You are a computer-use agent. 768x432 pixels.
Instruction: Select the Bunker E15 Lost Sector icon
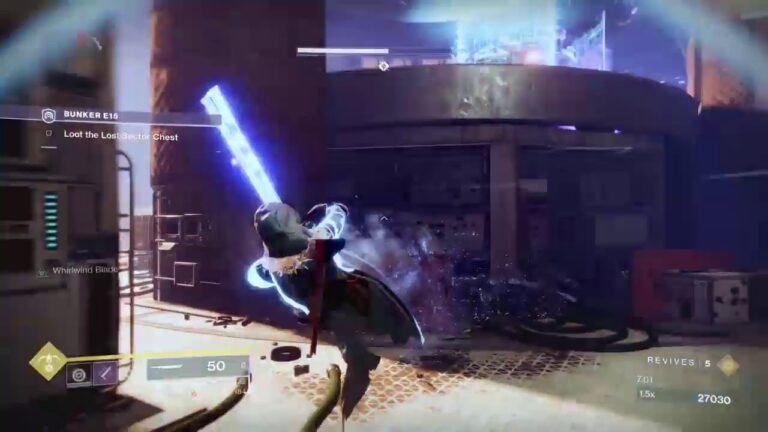click(47, 116)
